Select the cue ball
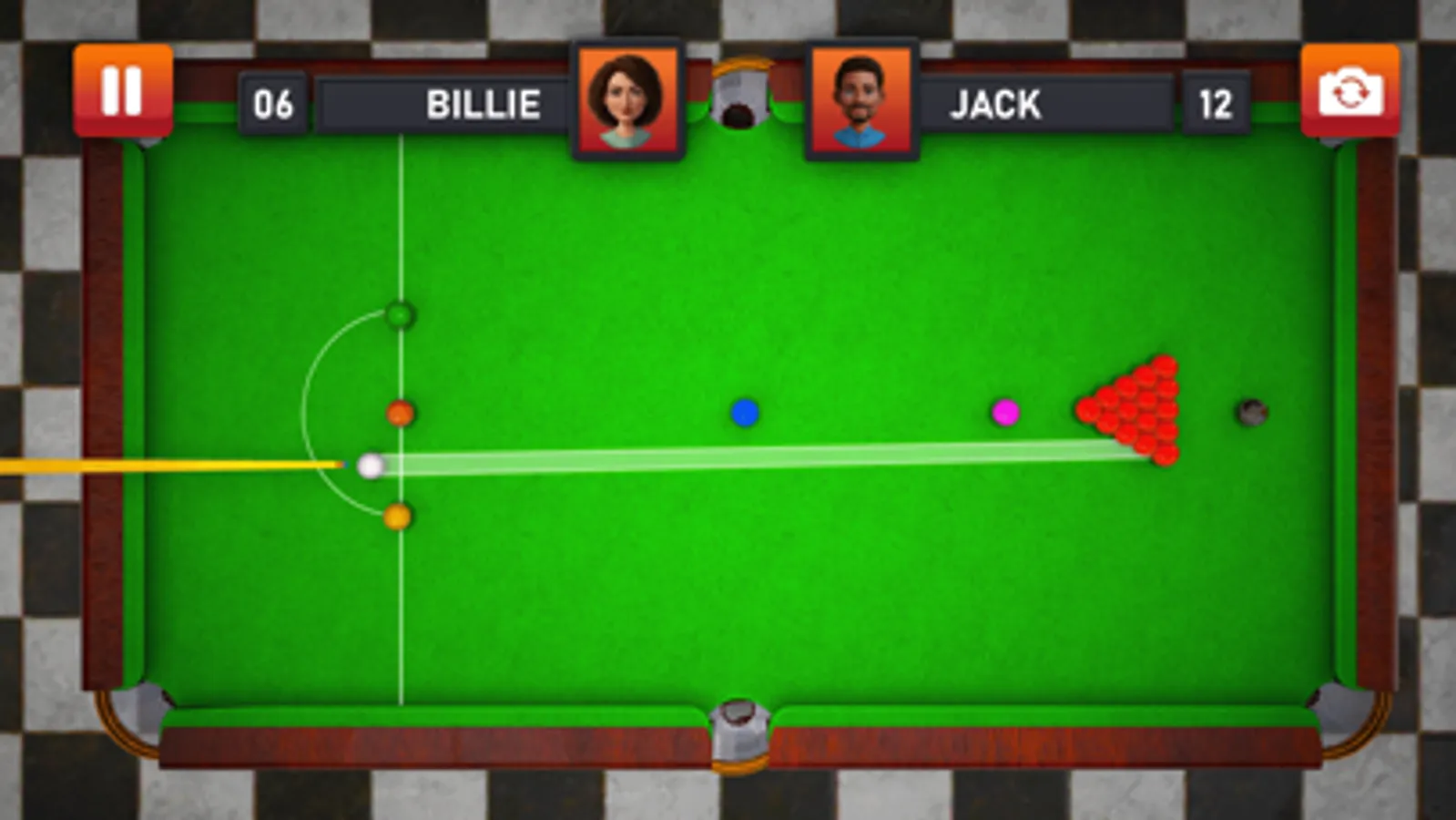The image size is (1456, 820). tap(369, 465)
